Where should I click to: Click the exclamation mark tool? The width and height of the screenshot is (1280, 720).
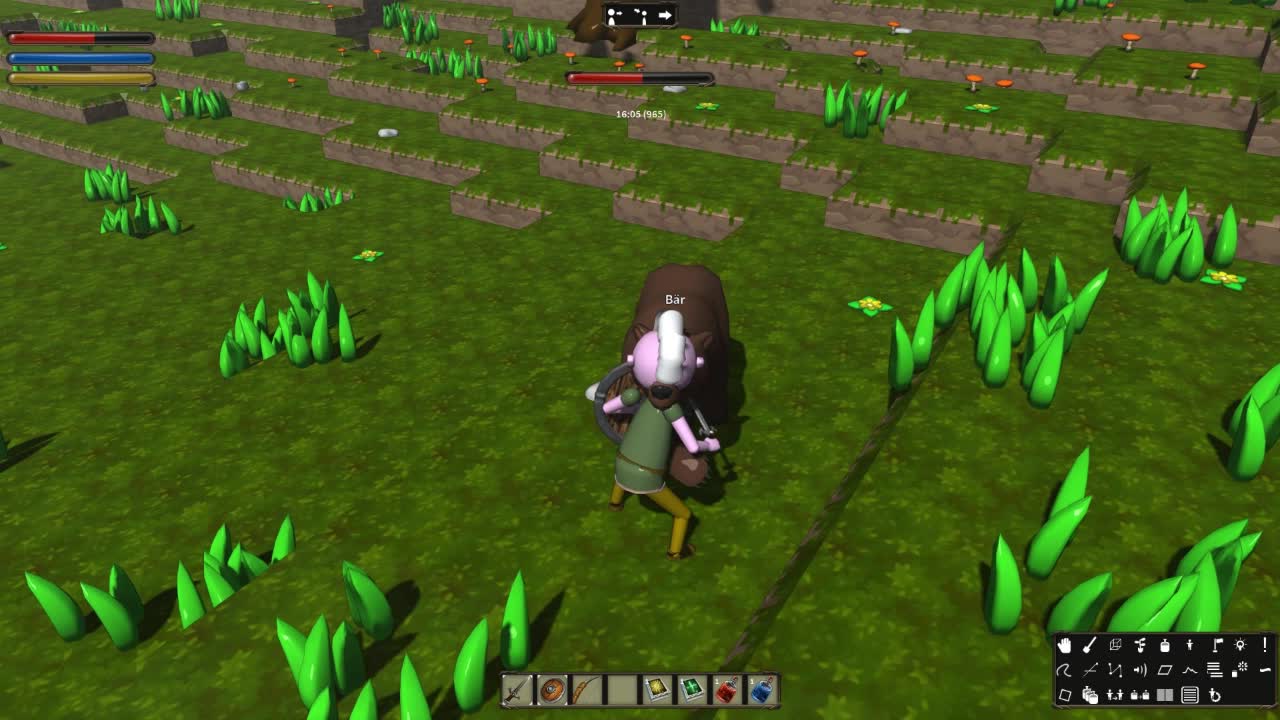[x=1265, y=645]
